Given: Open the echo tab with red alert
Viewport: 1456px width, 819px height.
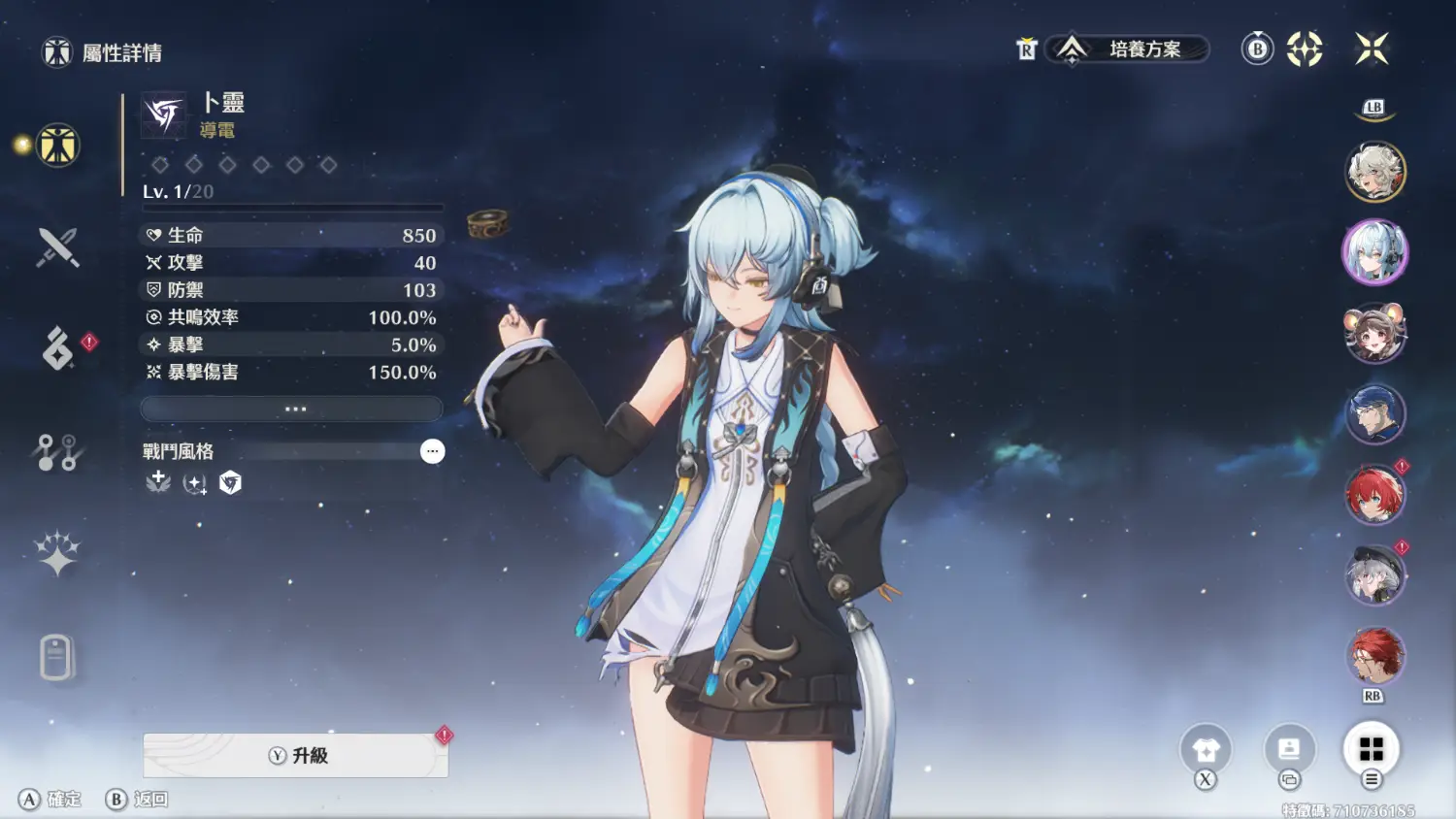Looking at the screenshot, I should click(58, 348).
